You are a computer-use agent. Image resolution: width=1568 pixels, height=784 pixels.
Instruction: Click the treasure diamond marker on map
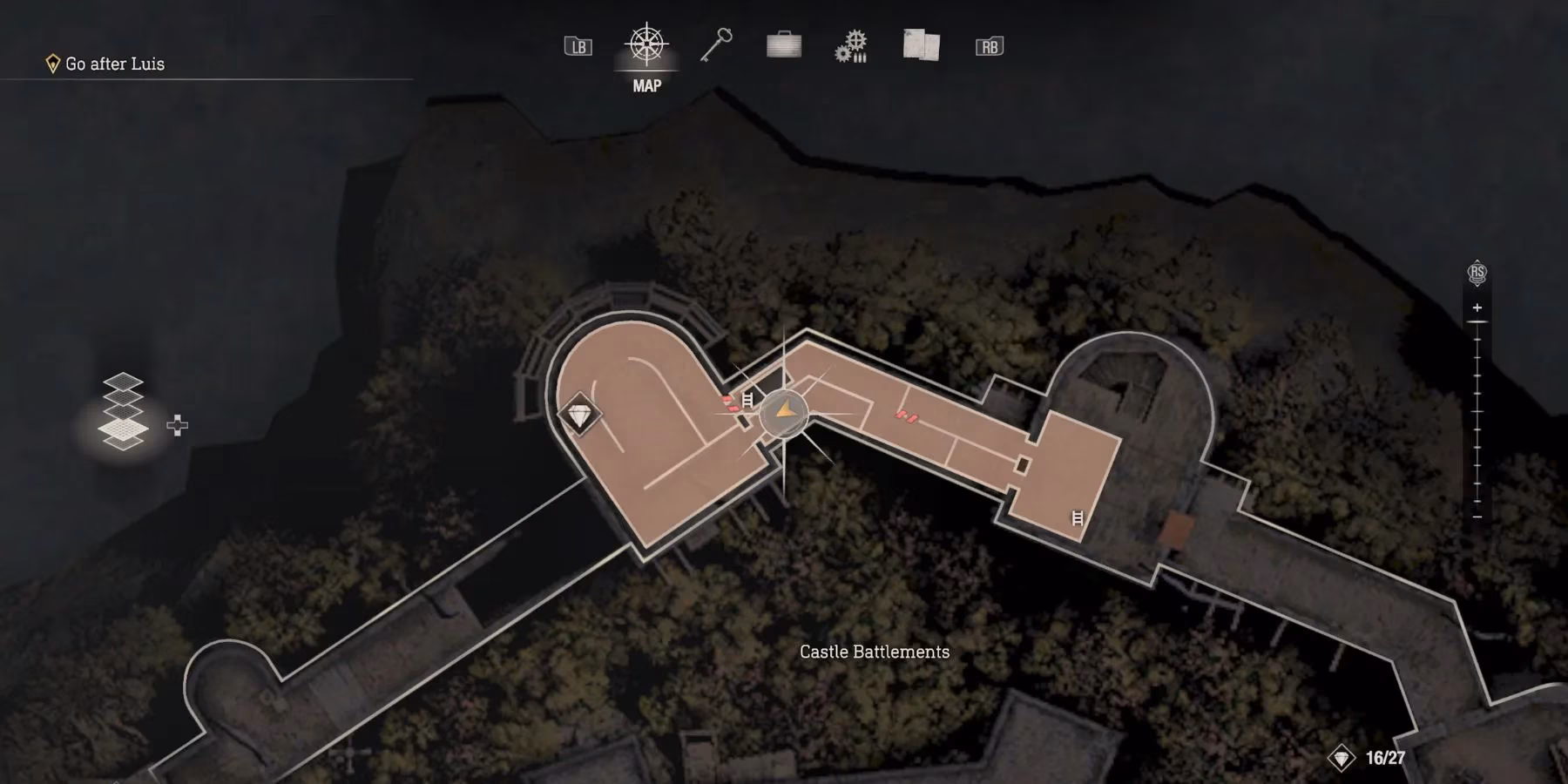(x=579, y=415)
